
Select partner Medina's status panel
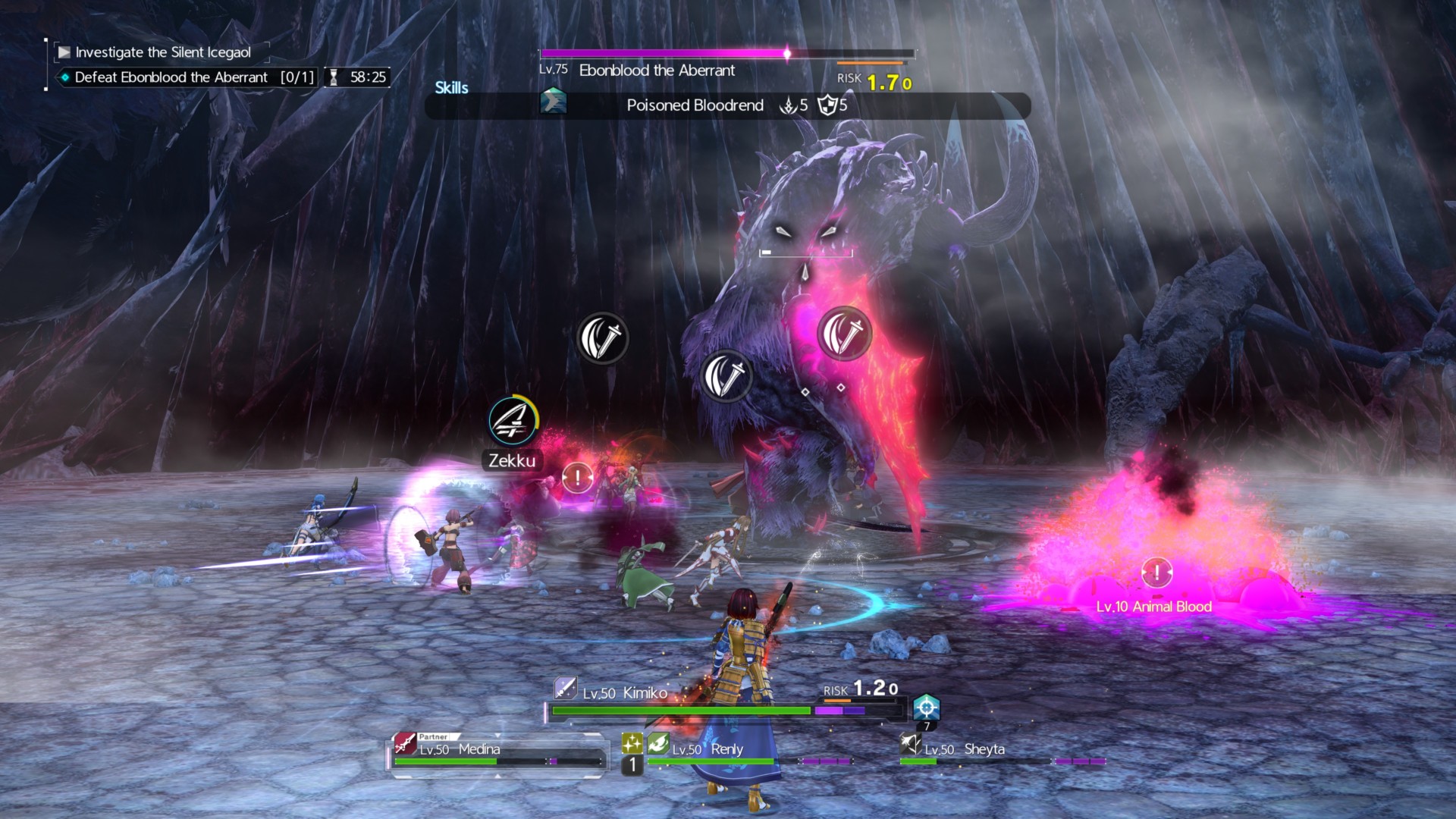pyautogui.click(x=497, y=752)
